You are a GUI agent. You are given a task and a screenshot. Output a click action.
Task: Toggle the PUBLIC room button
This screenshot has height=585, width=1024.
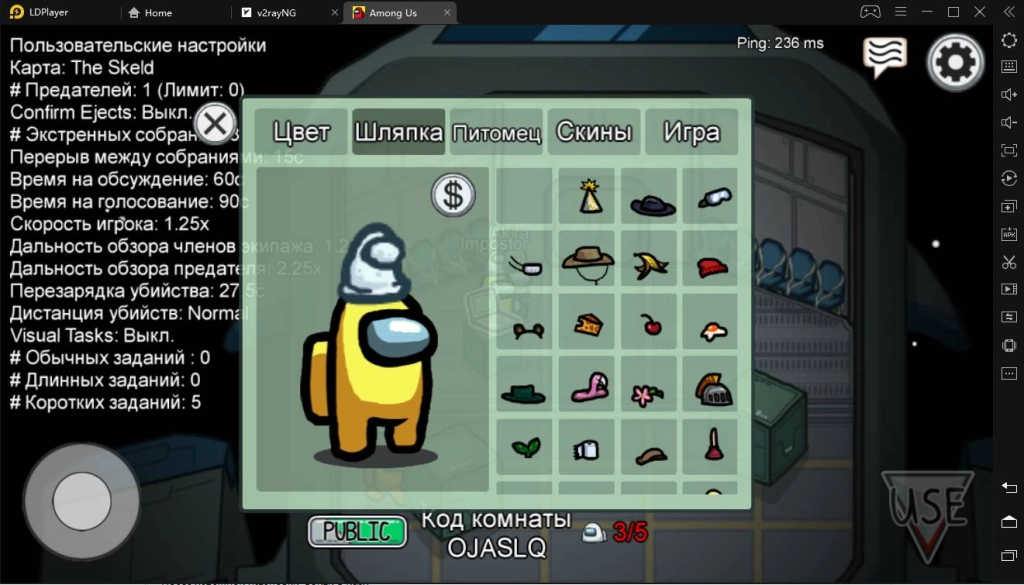(357, 531)
